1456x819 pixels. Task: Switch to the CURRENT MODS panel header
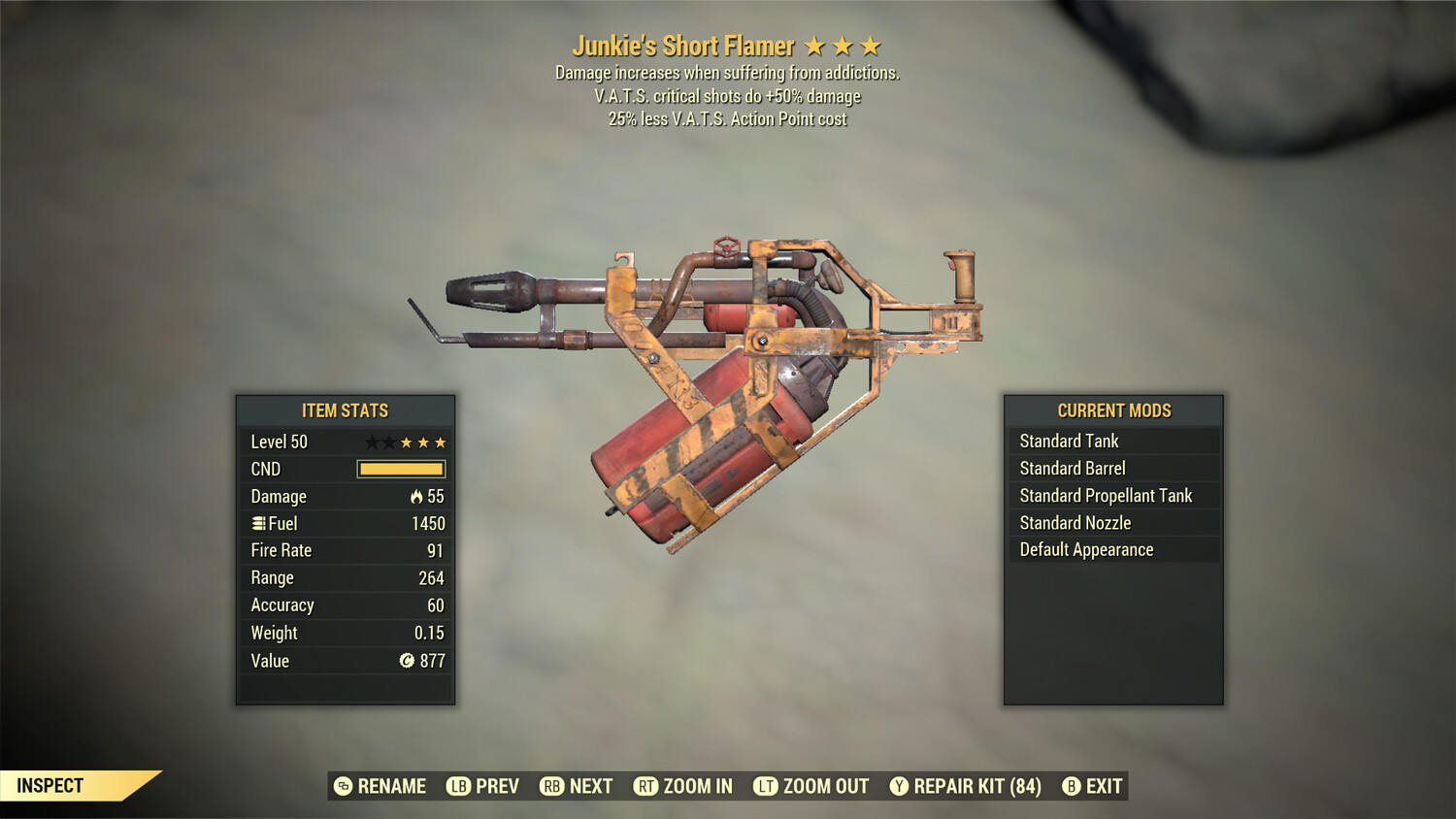(1113, 410)
